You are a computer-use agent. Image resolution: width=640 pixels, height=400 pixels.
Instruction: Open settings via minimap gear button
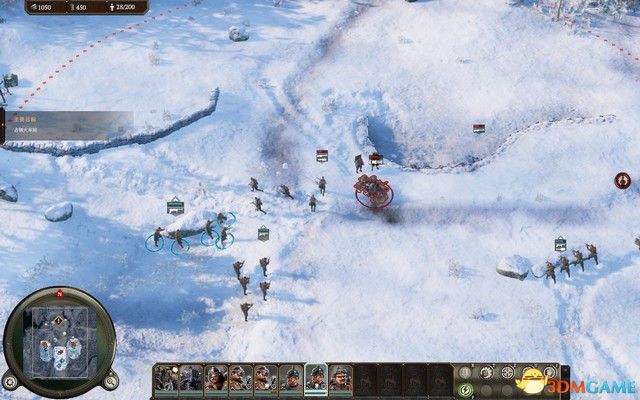click(9, 380)
